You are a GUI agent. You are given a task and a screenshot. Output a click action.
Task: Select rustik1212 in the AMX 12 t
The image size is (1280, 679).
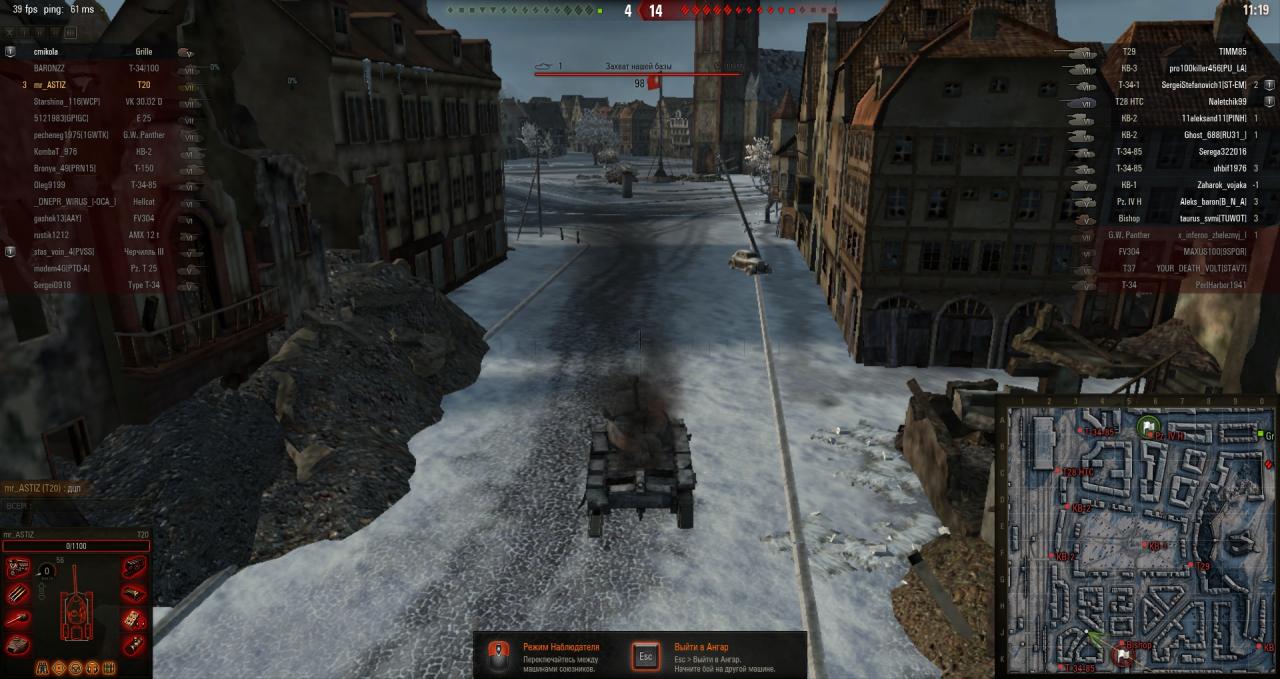(x=51, y=235)
